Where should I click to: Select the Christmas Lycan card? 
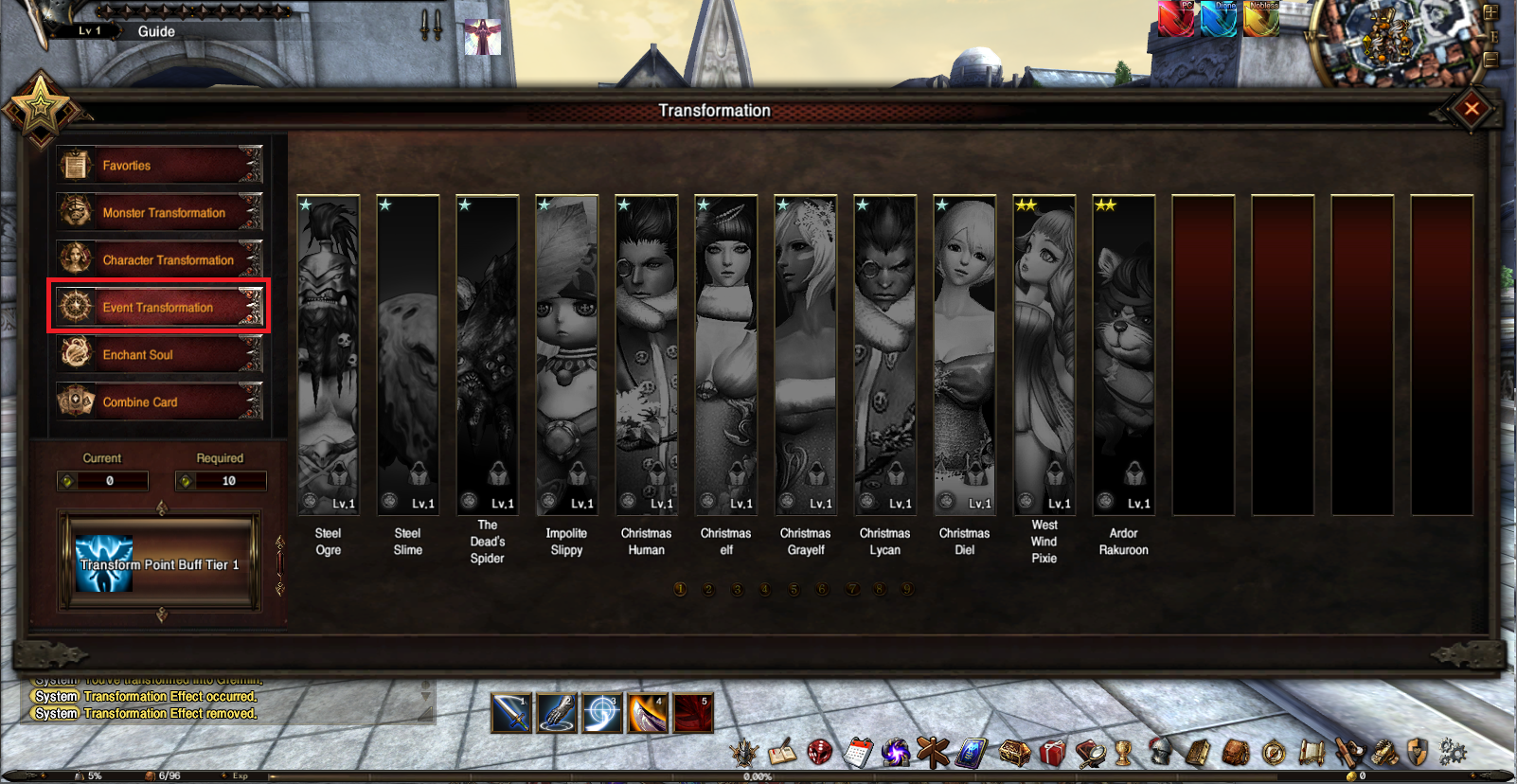pyautogui.click(x=885, y=355)
